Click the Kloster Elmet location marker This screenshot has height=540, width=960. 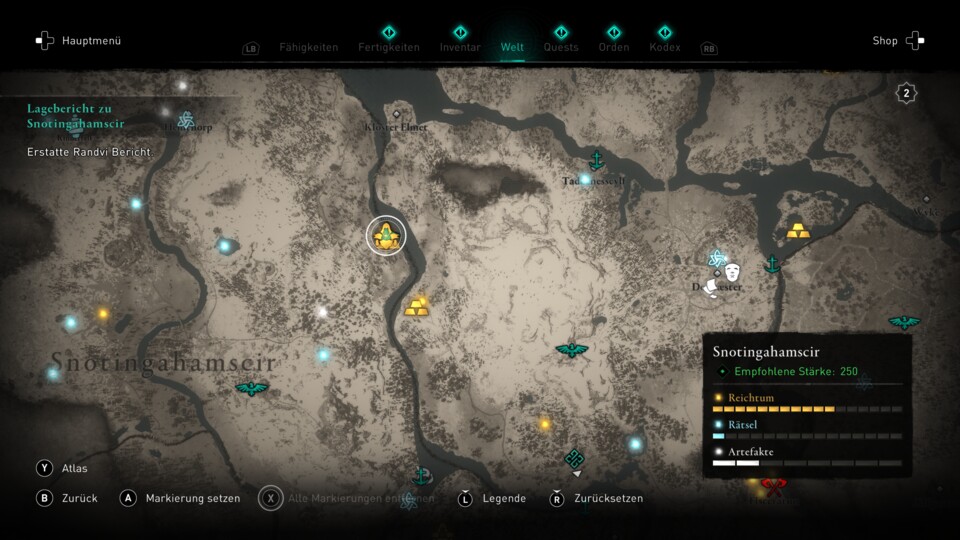(x=397, y=114)
